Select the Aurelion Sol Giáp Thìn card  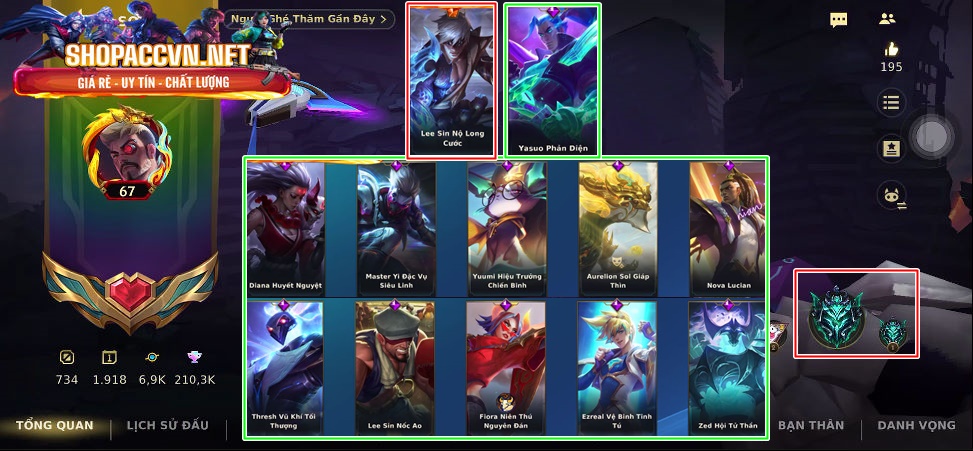617,228
